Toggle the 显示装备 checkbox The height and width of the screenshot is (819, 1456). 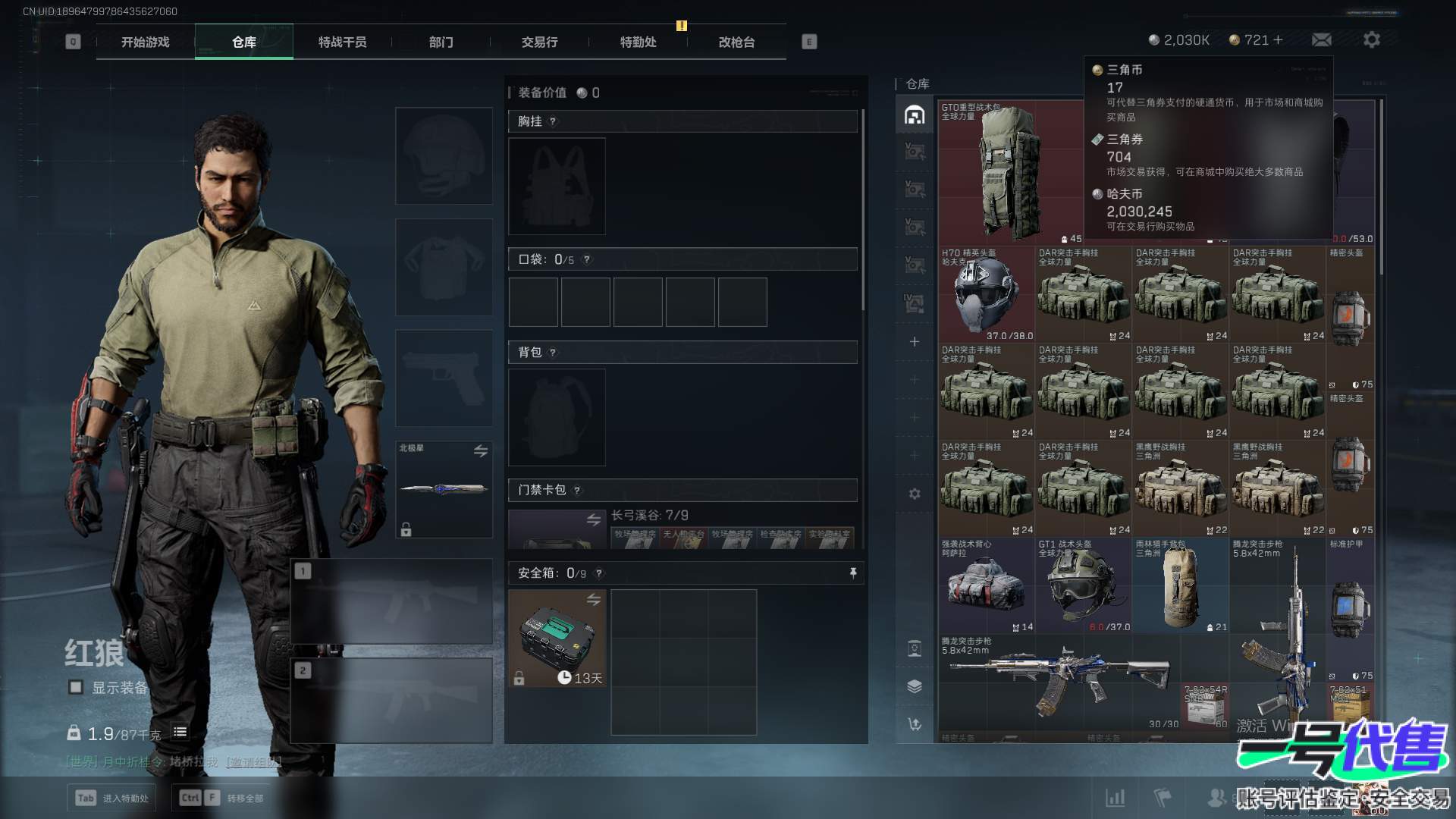[x=76, y=687]
